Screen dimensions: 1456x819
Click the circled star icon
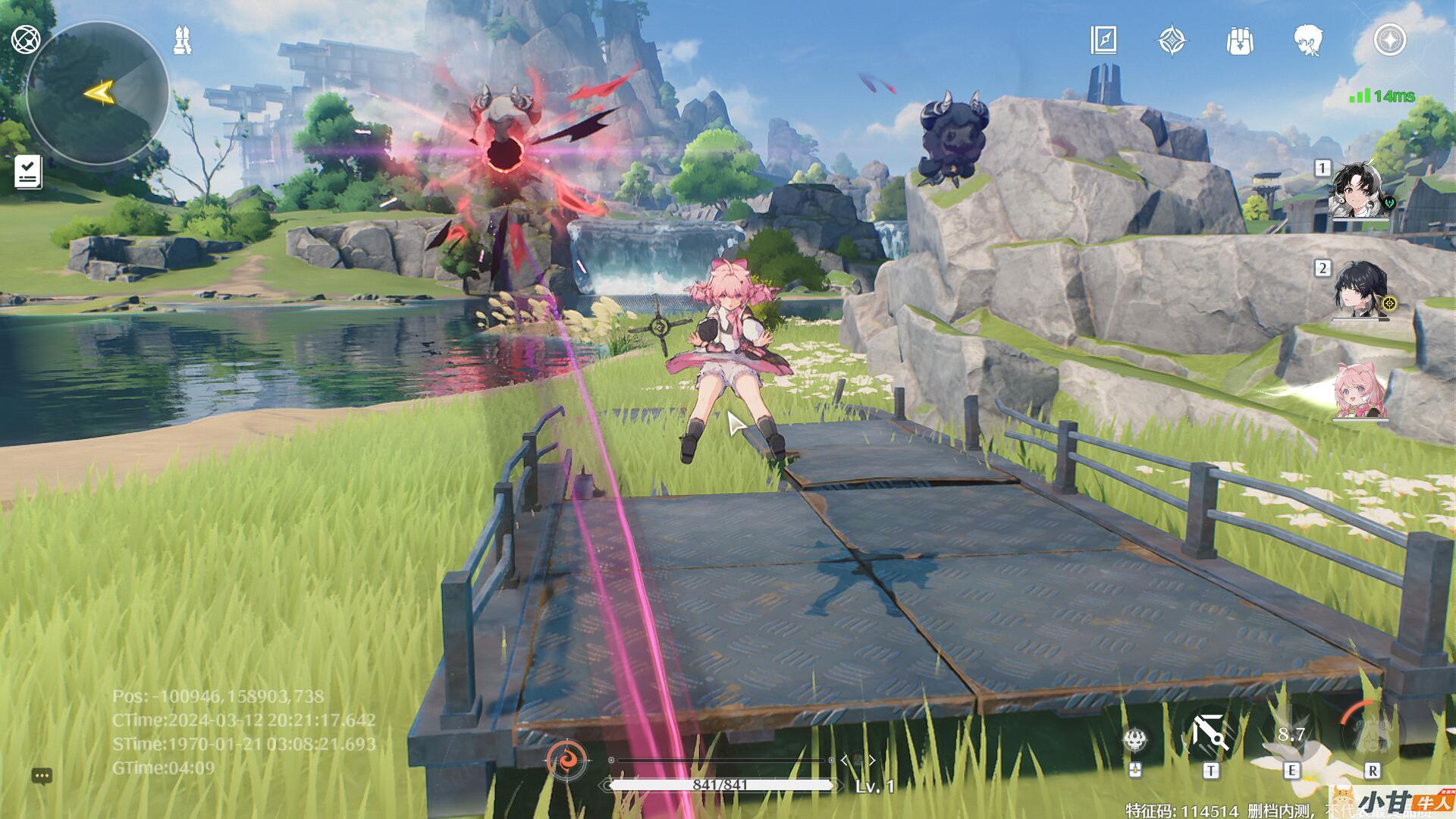click(x=1390, y=40)
